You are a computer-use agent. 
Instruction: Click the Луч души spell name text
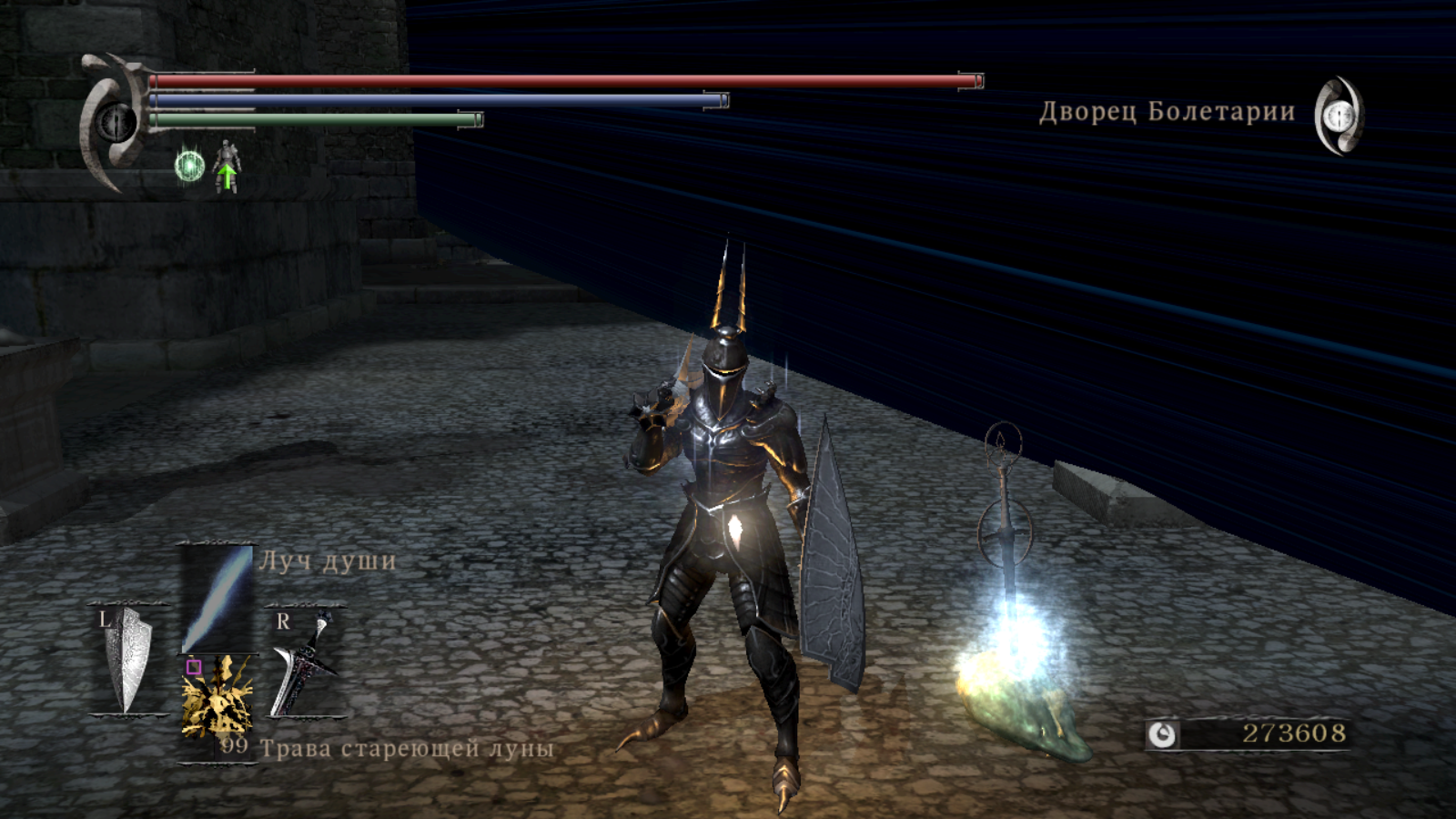327,561
